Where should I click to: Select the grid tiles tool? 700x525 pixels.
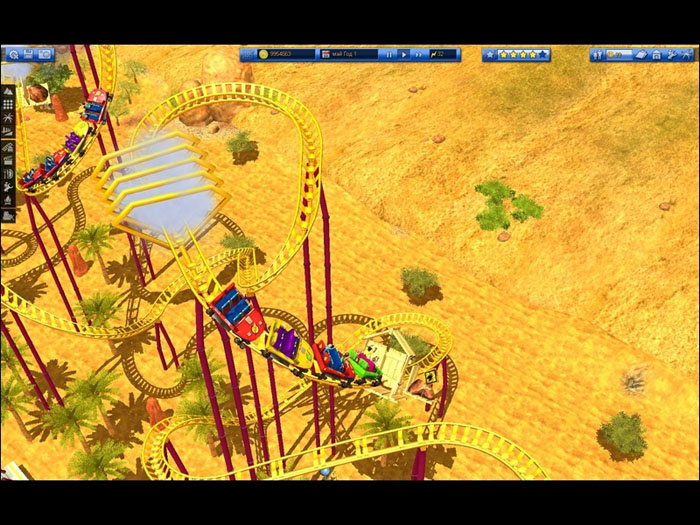8,104
